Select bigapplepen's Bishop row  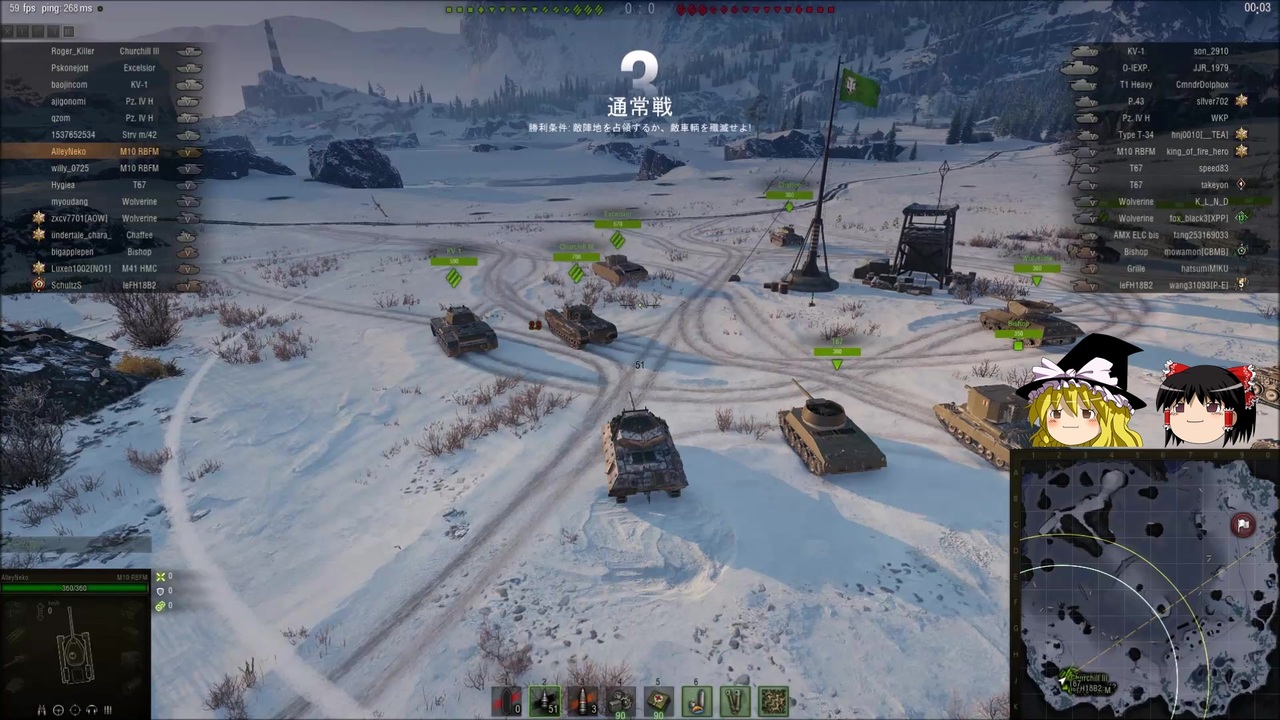(x=100, y=252)
